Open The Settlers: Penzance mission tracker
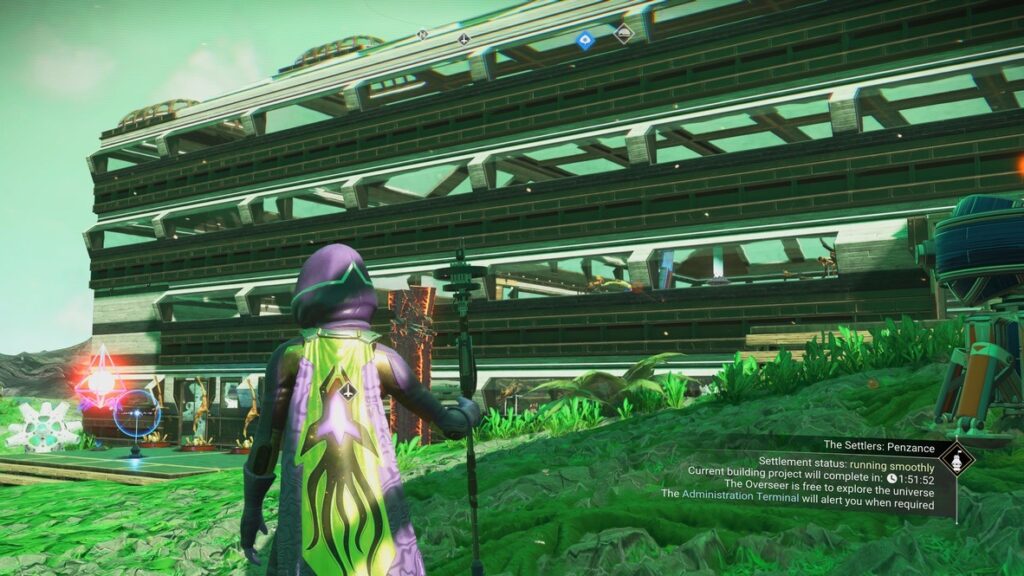Screen dimensions: 1024x576 point(880,444)
